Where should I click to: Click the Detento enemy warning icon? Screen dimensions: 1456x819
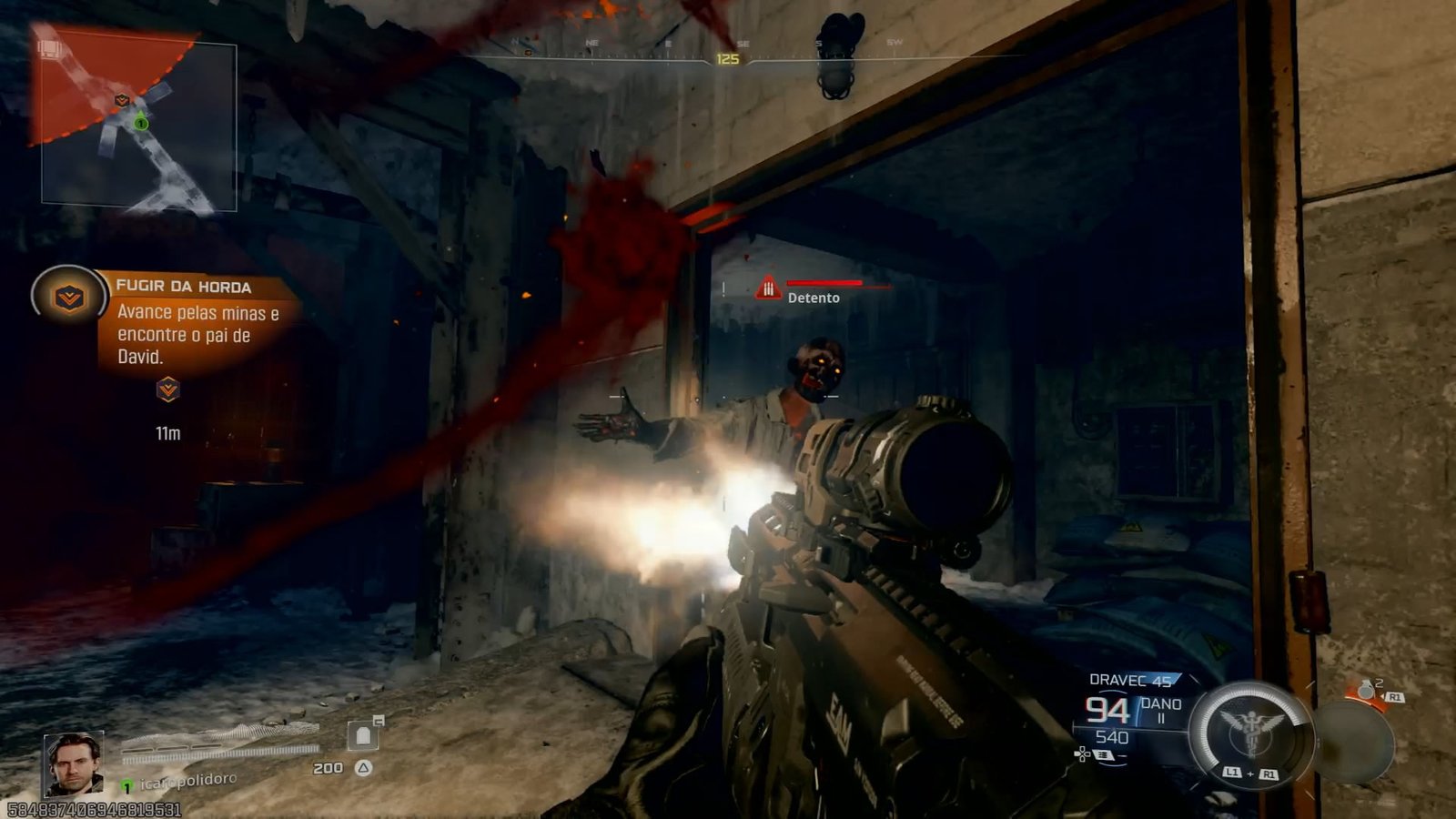click(x=768, y=288)
